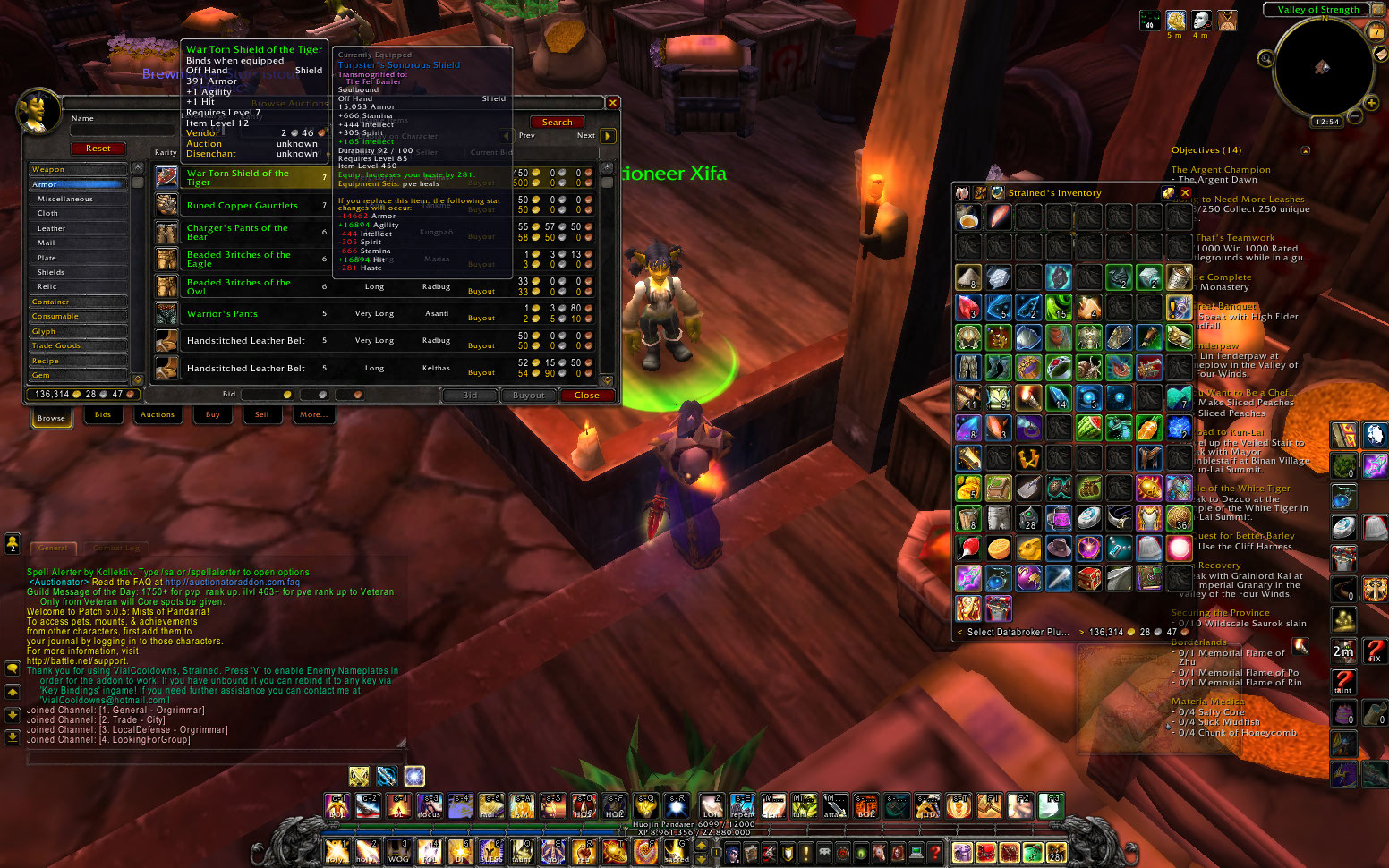This screenshot has height=868, width=1389.
Task: Zoom in the minimap
Action: tap(1371, 103)
